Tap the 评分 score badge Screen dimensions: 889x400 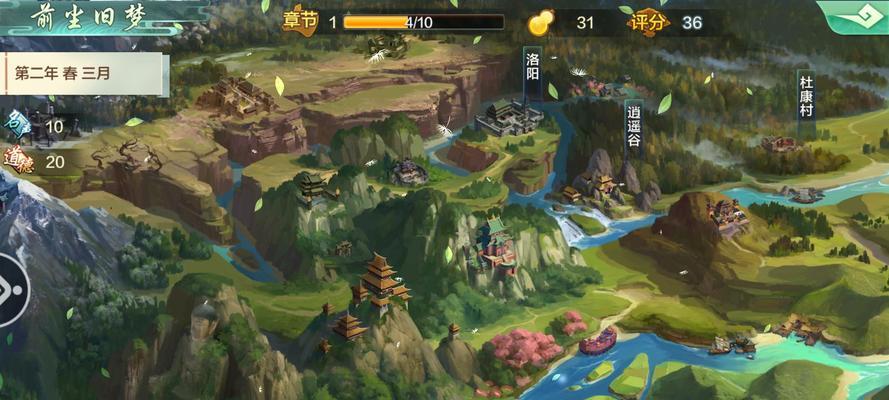650,22
